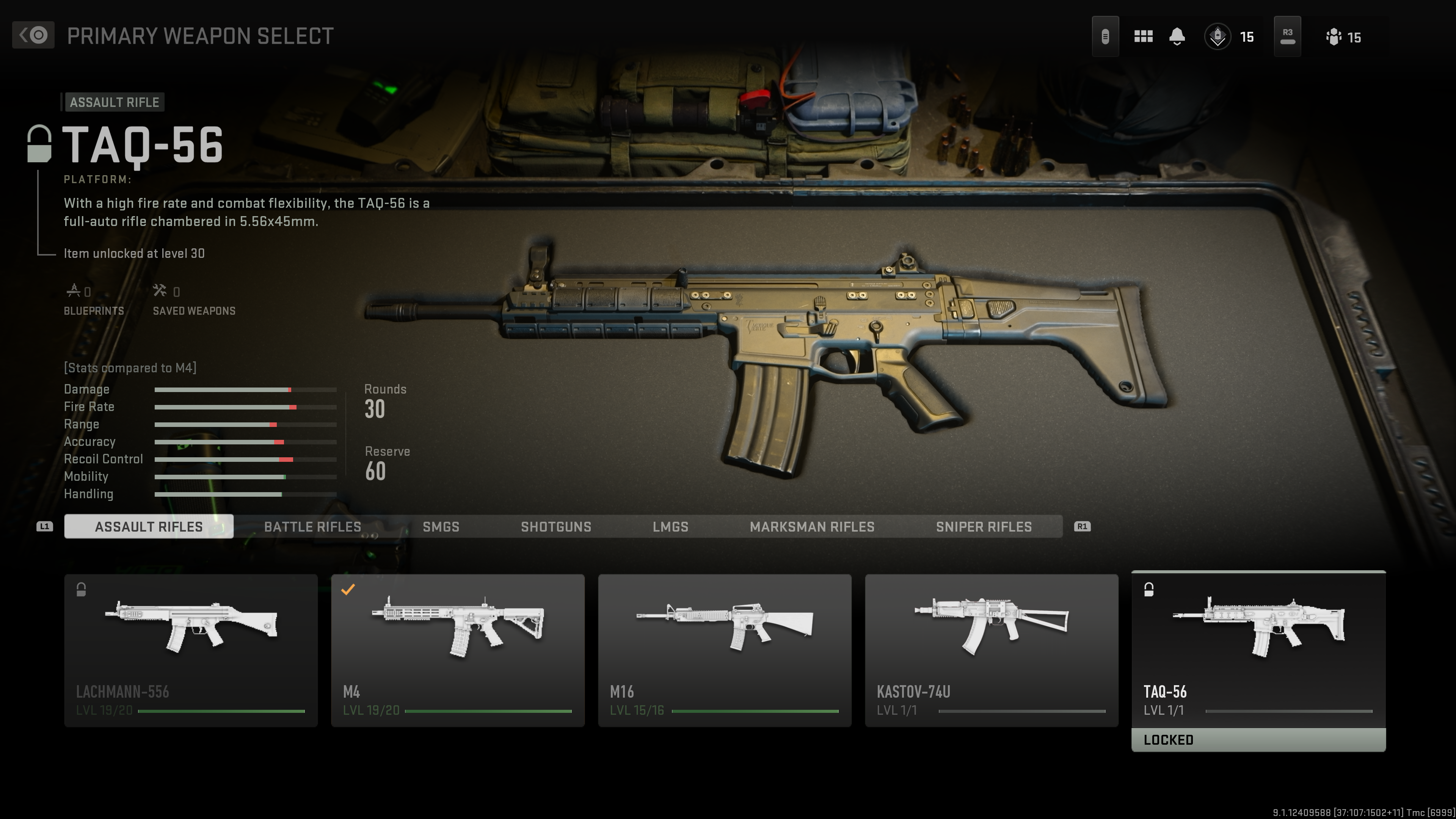Select the M4 weapon tile

[x=457, y=650]
